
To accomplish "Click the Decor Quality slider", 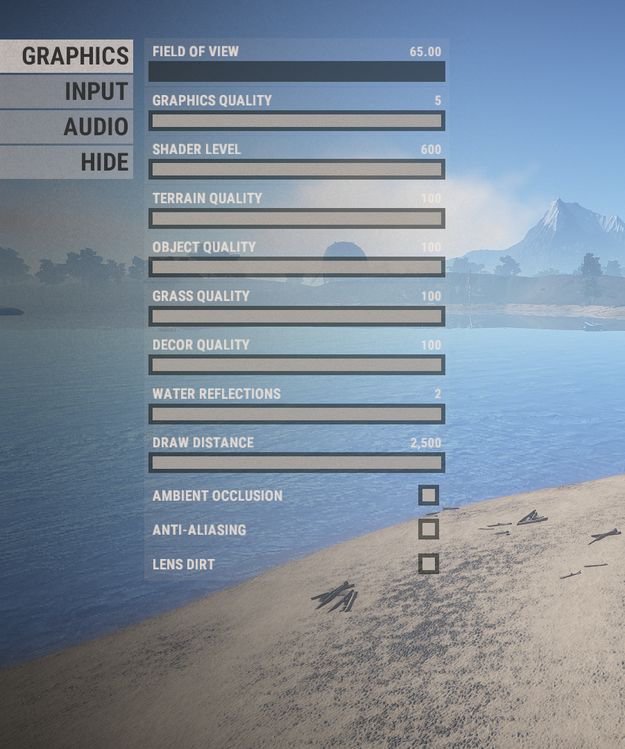I will coord(296,365).
